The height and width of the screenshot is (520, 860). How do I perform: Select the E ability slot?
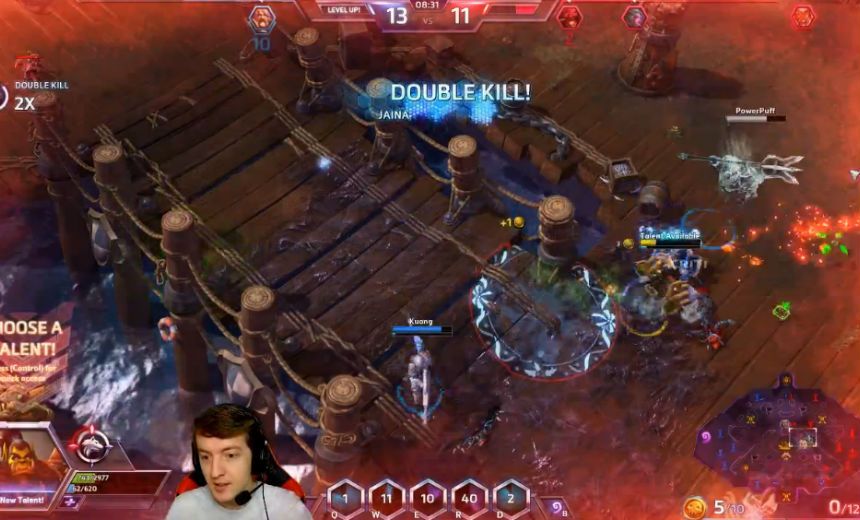[x=427, y=497]
